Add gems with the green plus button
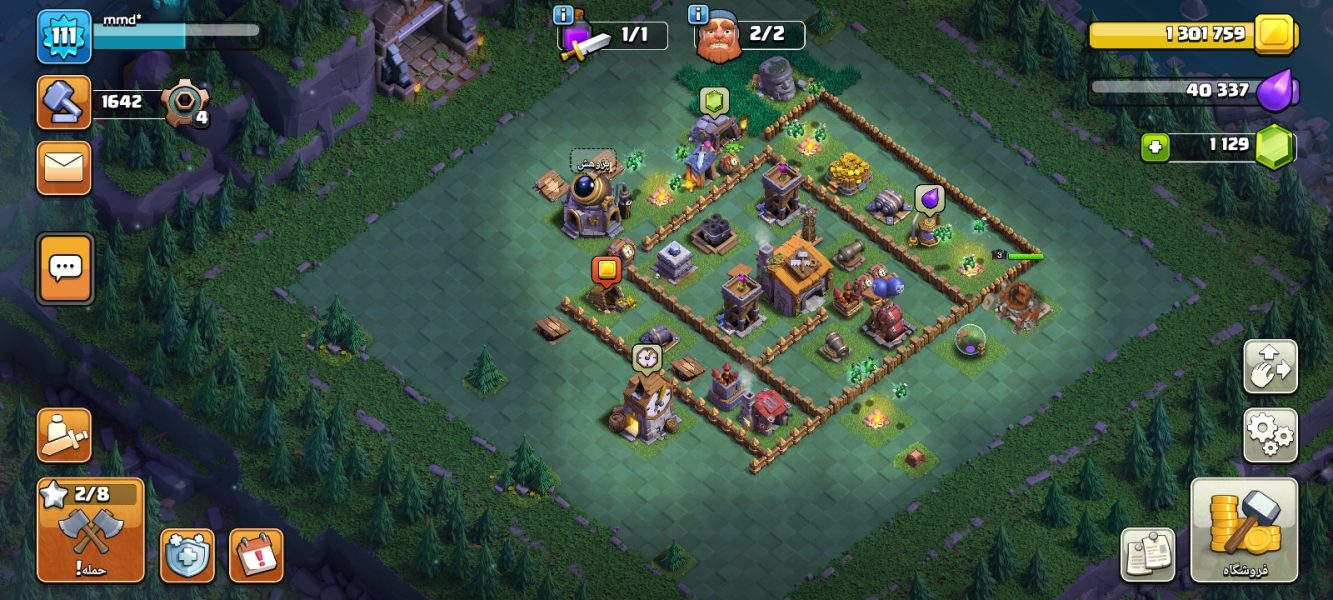 pos(1154,147)
